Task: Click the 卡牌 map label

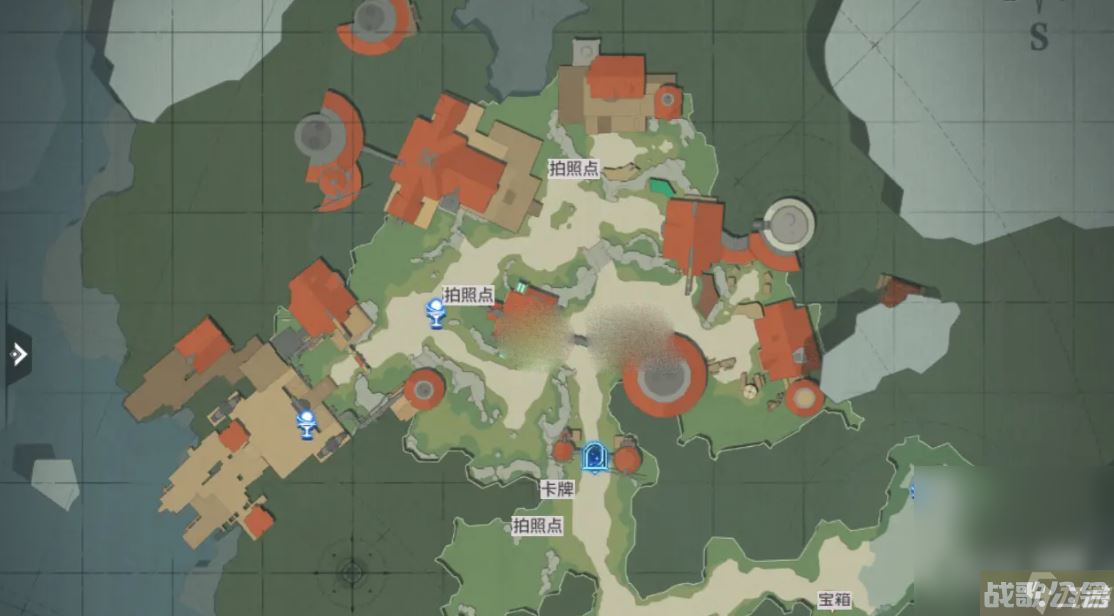Action: [555, 489]
